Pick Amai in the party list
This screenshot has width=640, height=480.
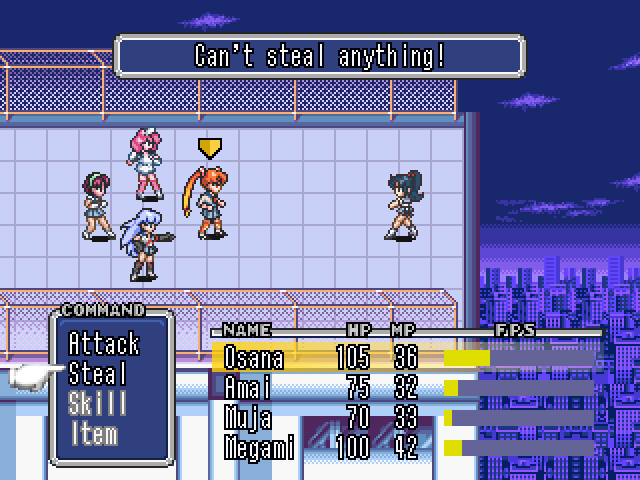pyautogui.click(x=400, y=387)
